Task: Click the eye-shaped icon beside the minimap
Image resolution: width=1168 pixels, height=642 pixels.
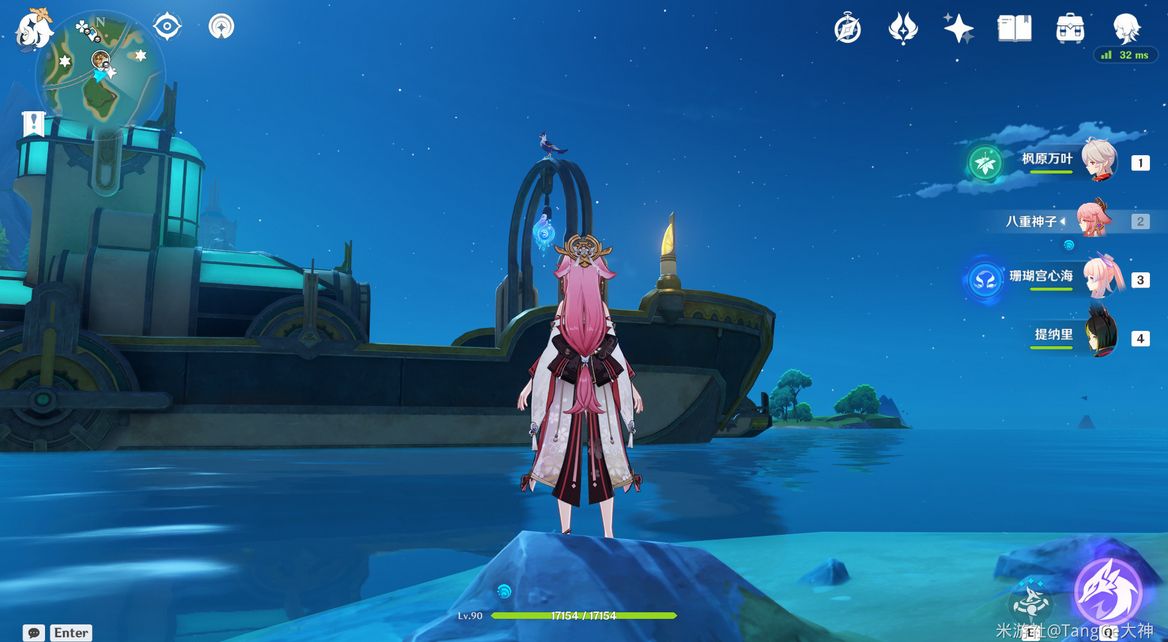Action: pos(167,26)
